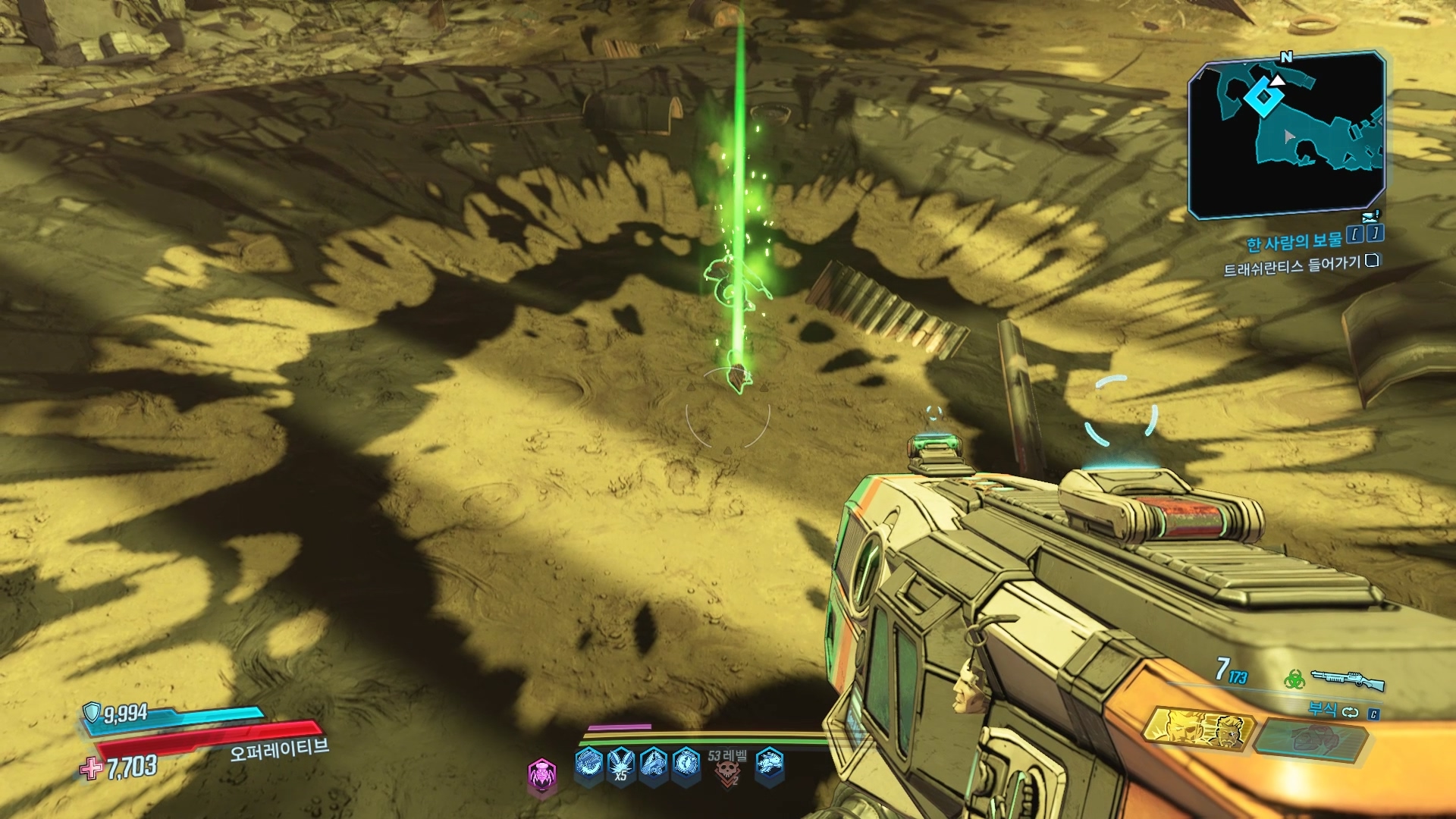Open the tracked mission '한 사람의 보물'
The height and width of the screenshot is (819, 1456).
1294,242
